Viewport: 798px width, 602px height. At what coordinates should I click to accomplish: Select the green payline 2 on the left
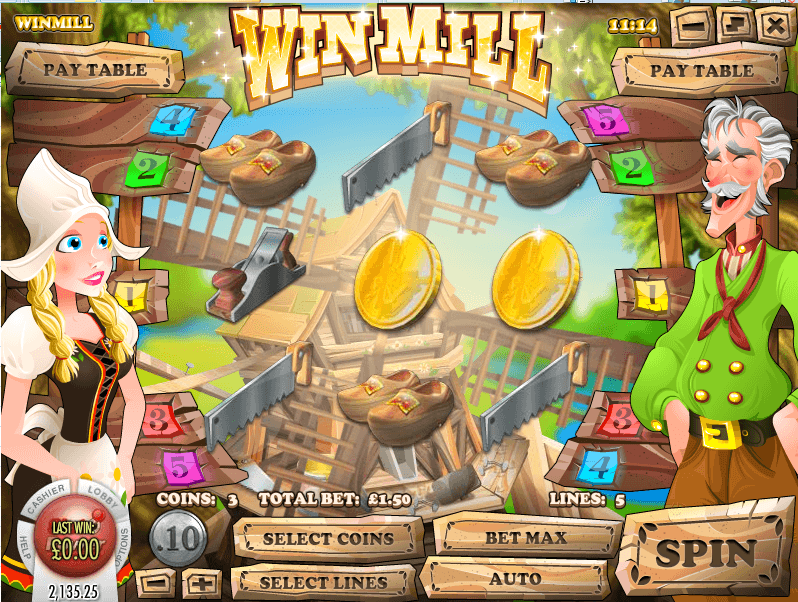148,168
